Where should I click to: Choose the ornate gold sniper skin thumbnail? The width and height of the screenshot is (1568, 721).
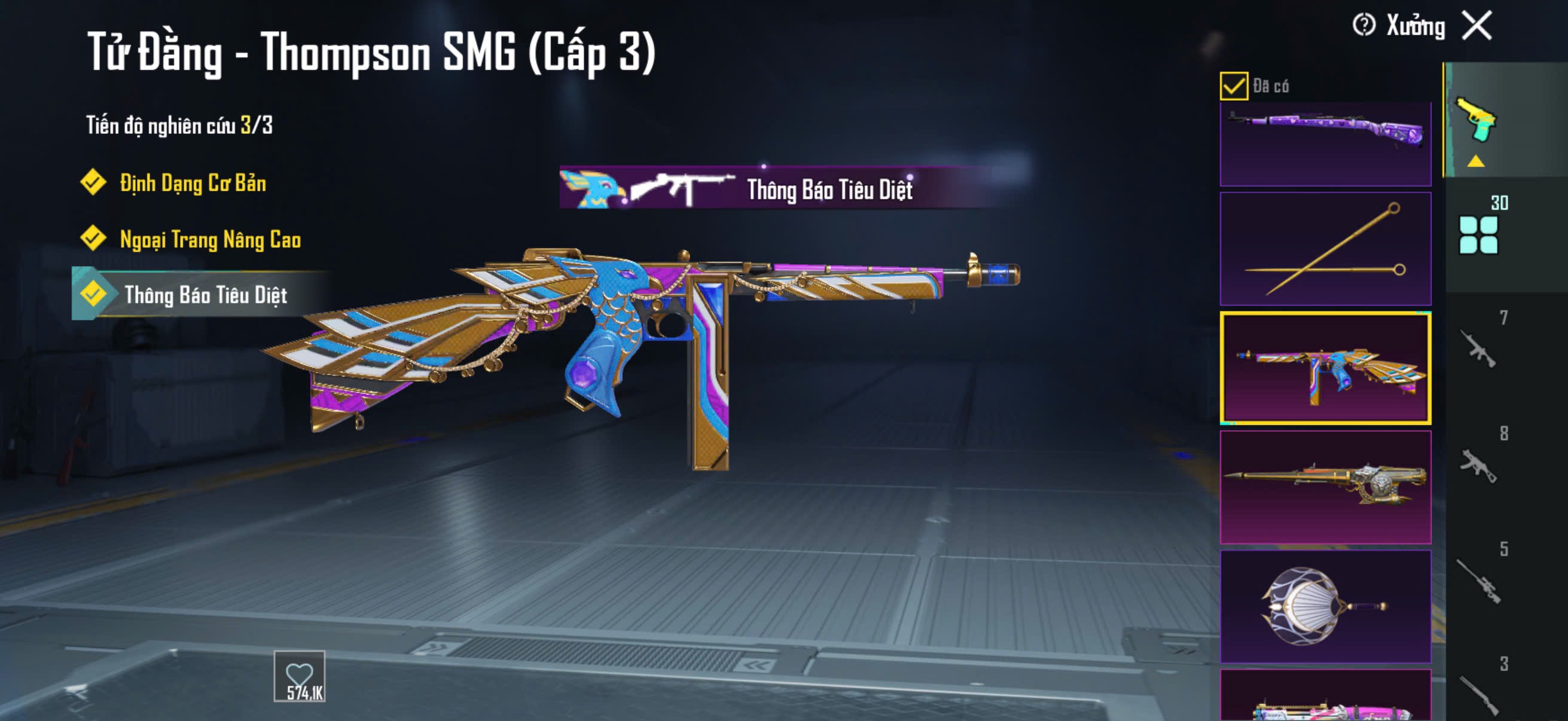[1325, 487]
